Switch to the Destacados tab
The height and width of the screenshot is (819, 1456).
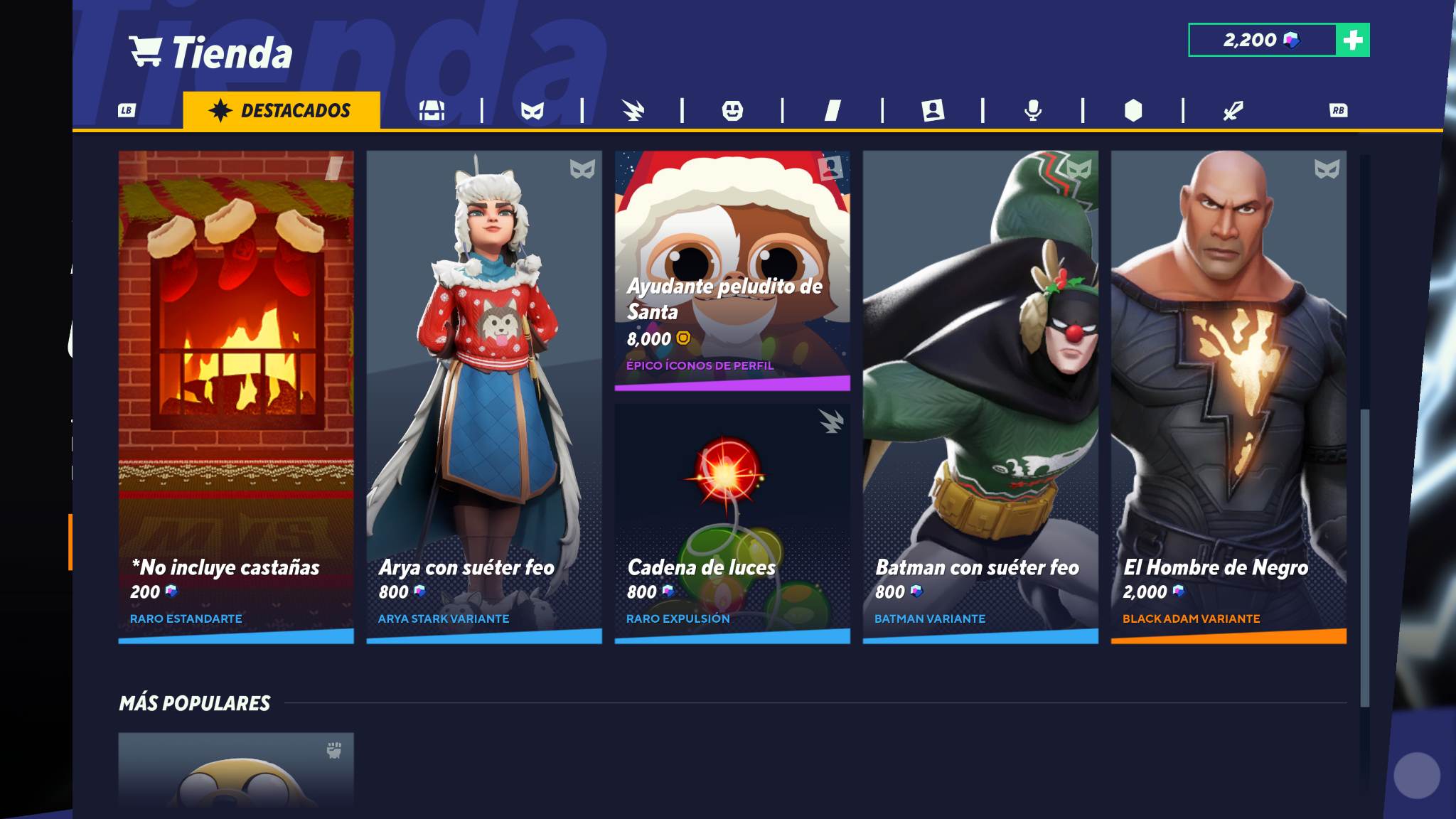[281, 110]
